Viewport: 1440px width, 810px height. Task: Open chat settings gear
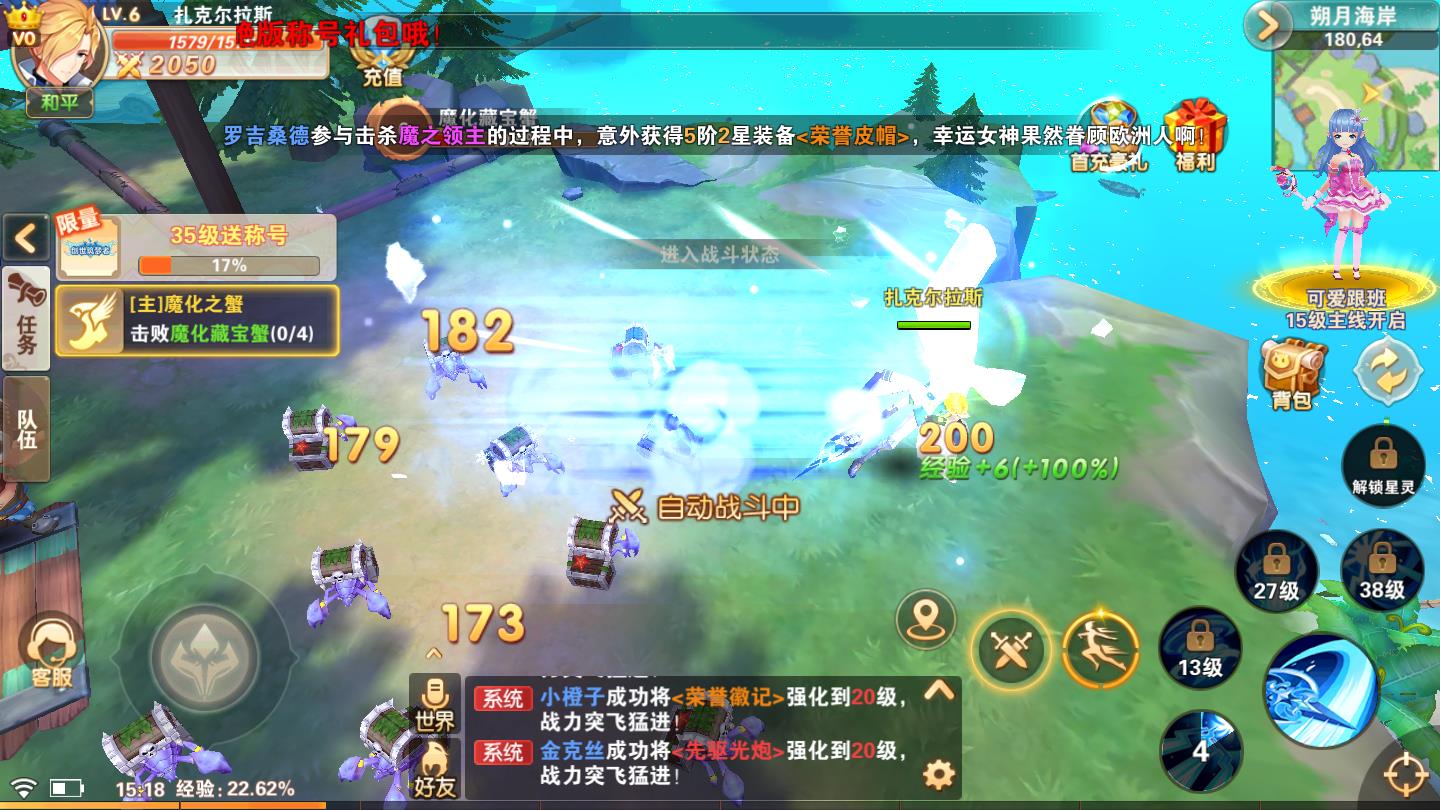click(938, 774)
